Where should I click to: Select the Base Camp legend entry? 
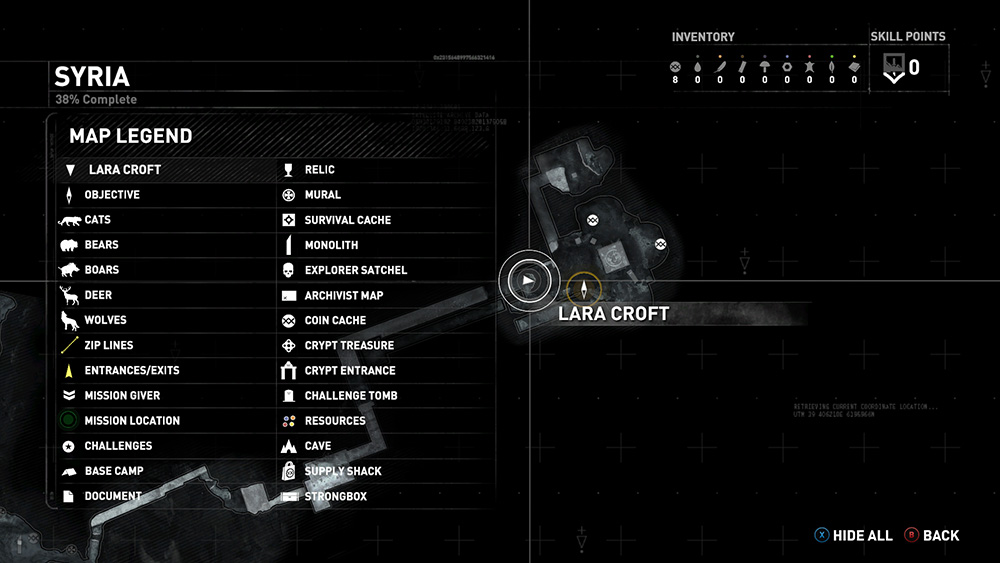(113, 471)
